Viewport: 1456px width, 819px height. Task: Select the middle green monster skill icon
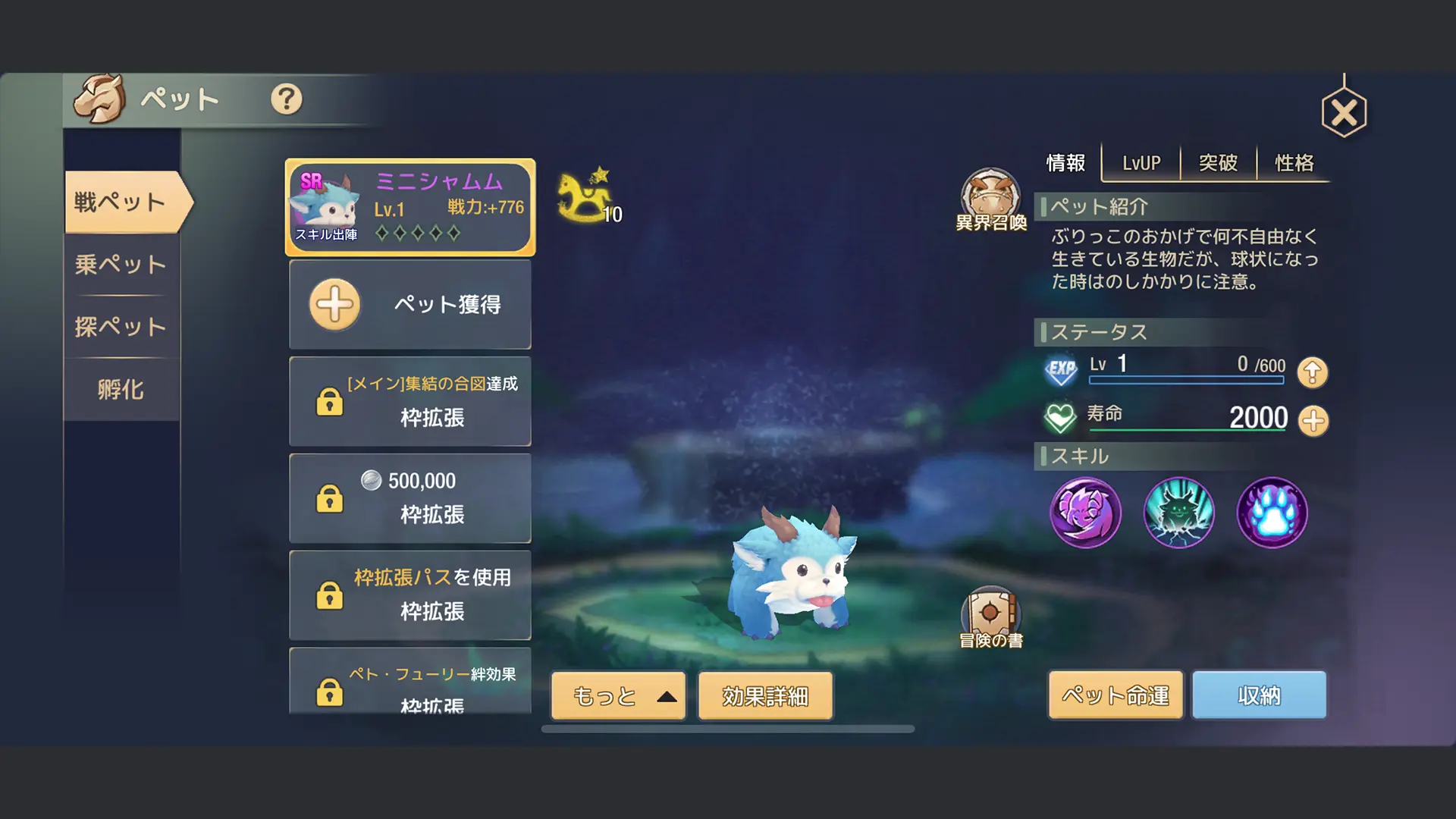(1178, 513)
